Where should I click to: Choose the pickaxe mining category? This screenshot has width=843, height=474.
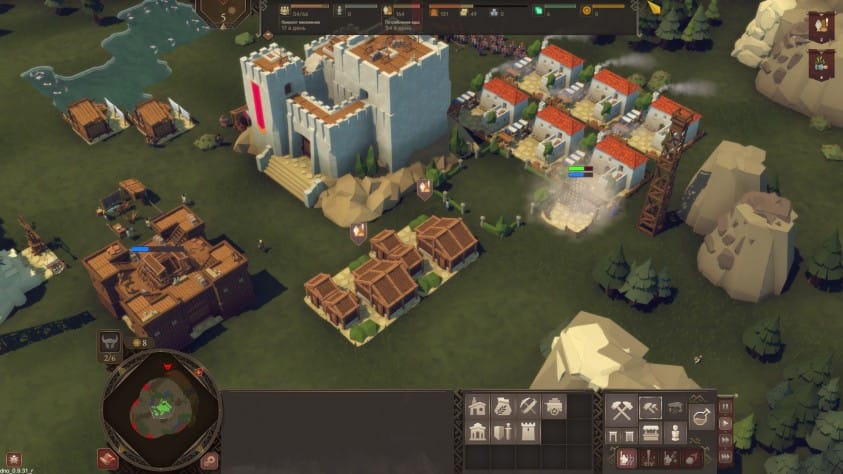(x=528, y=407)
